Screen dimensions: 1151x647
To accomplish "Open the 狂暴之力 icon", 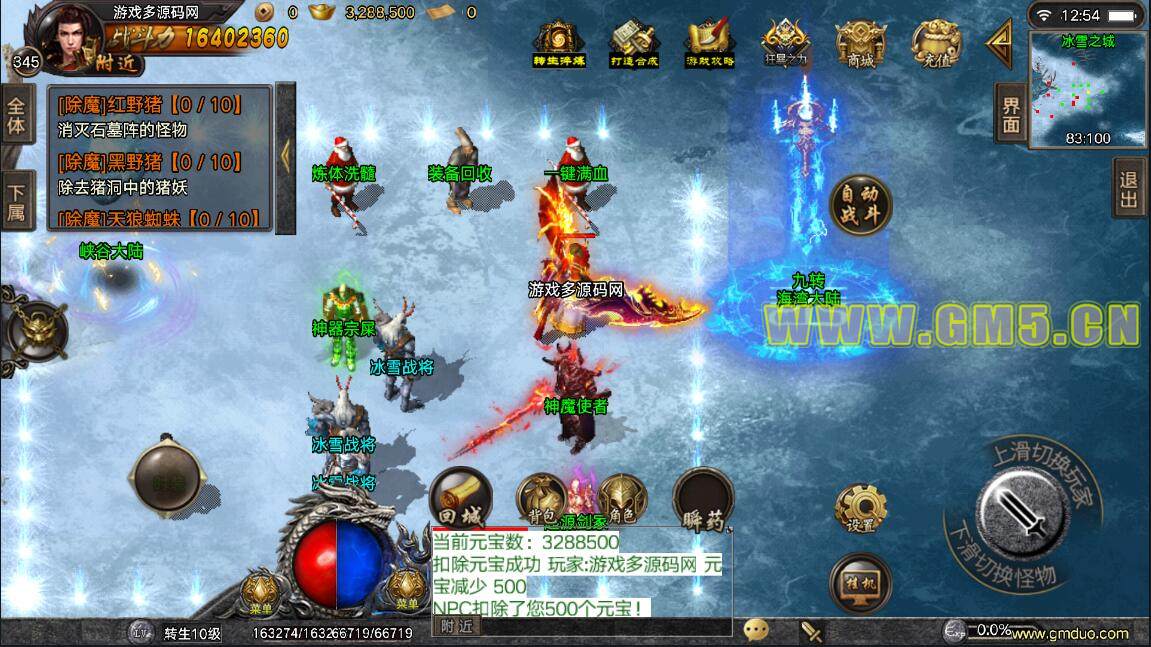I will tap(785, 42).
